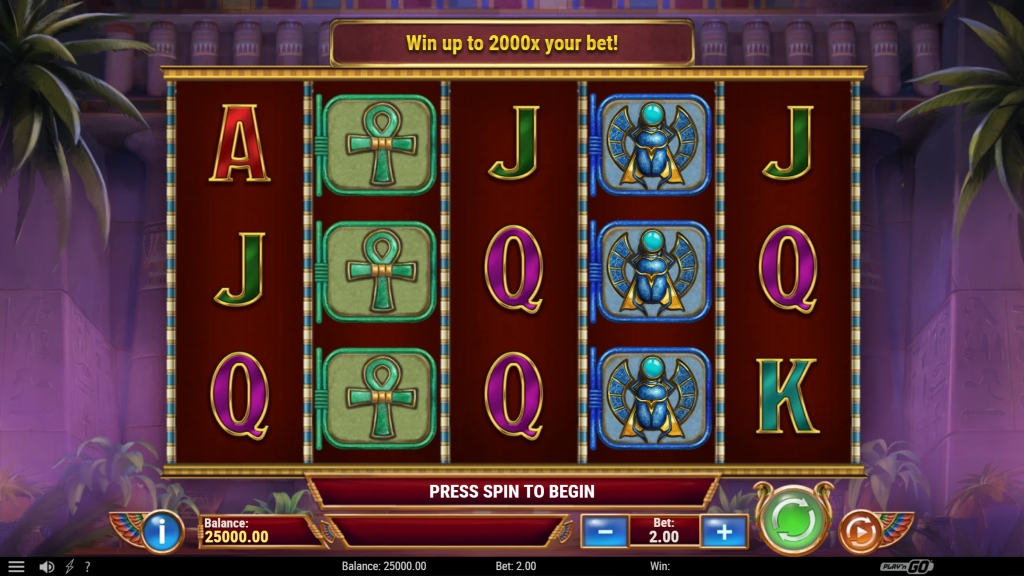Image resolution: width=1024 pixels, height=576 pixels.
Task: Open the hamburger menu
Action: tap(16, 566)
